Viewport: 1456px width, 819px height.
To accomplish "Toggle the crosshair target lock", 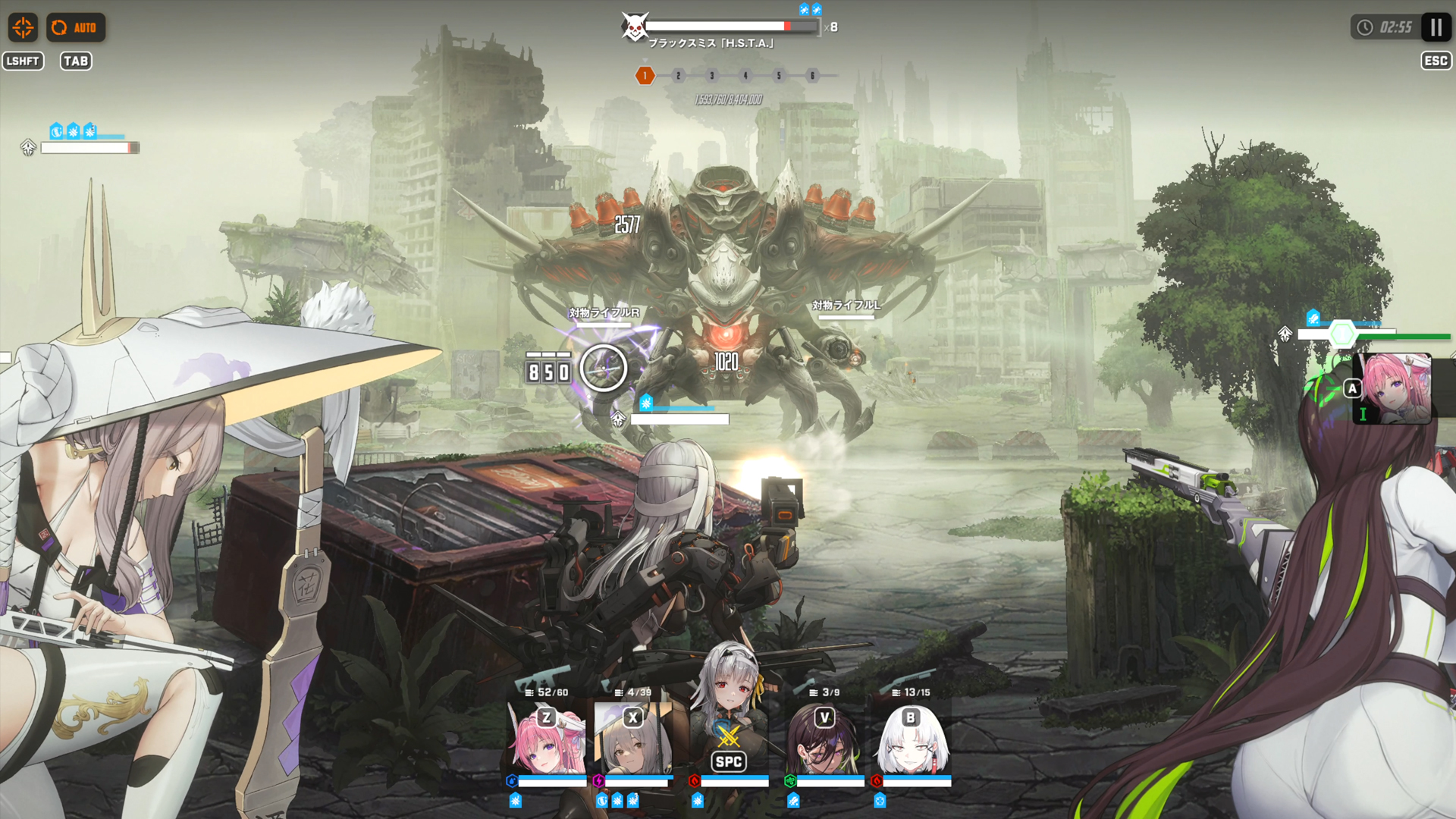I will click(x=24, y=27).
